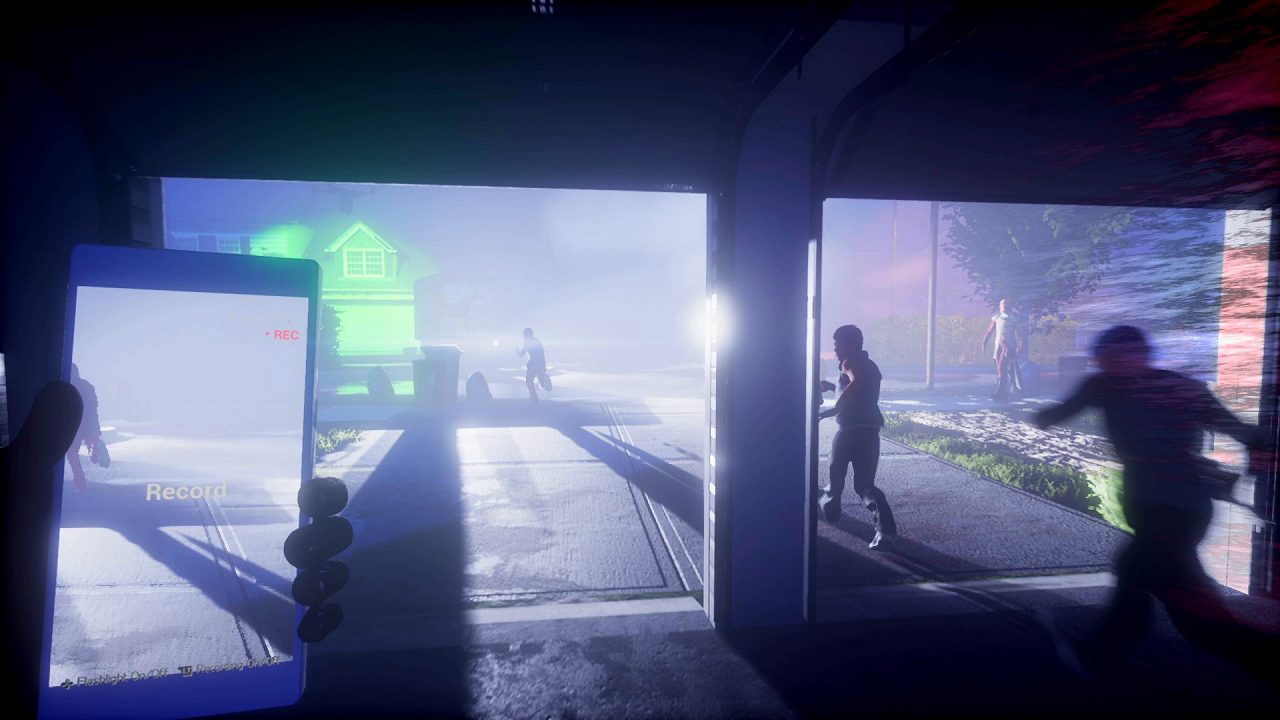Tap the Record caption on the phone
The image size is (1280, 720).
[x=186, y=491]
